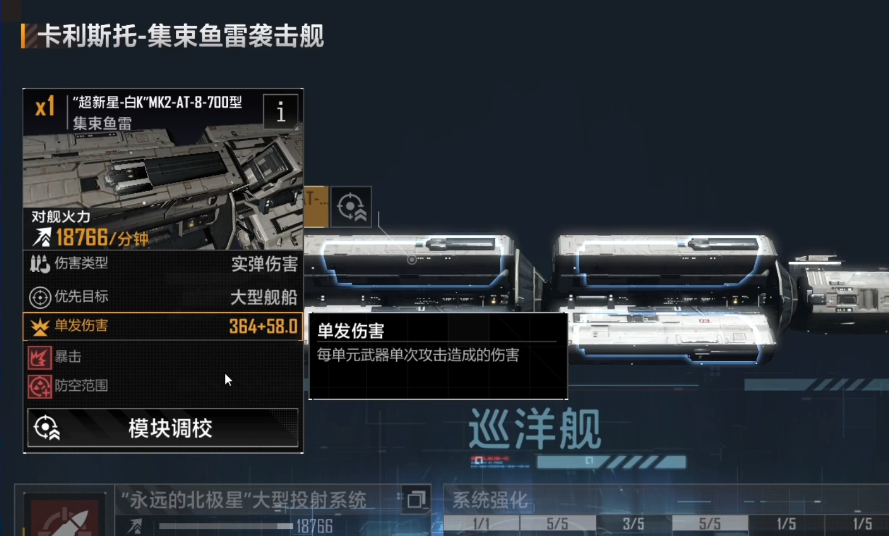The width and height of the screenshot is (889, 536).
Task: Open the 系统强化 system enhancement section
Action: coord(490,500)
